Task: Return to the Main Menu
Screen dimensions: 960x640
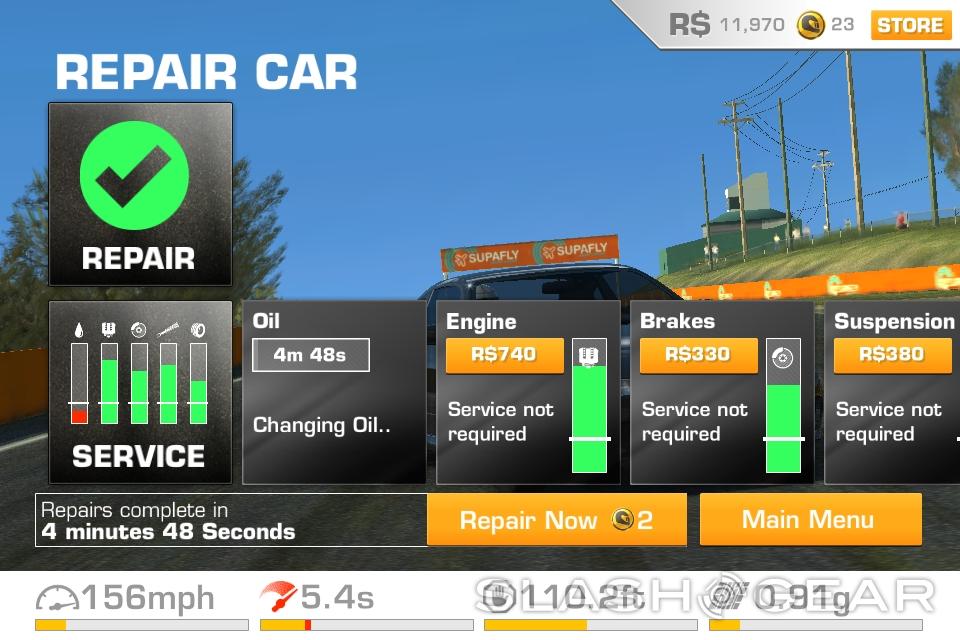Action: pos(809,520)
